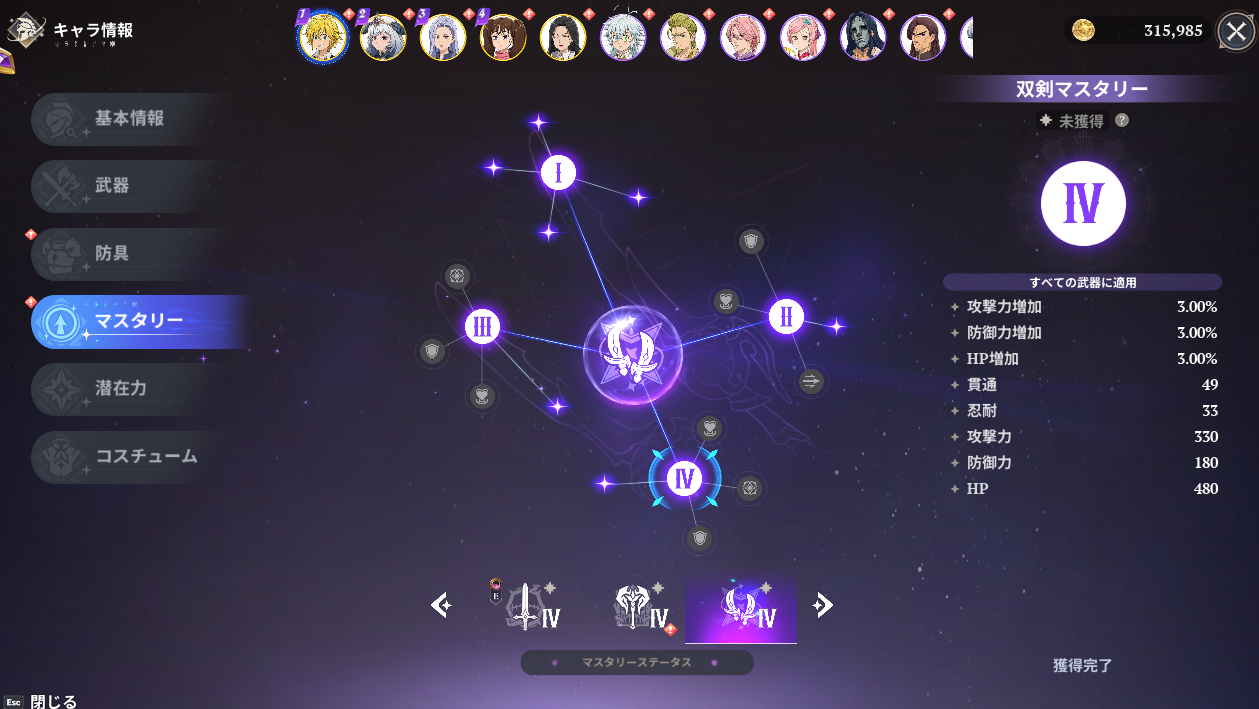
Task: Show previous weapon mastery with left arrow
Action: click(x=441, y=605)
